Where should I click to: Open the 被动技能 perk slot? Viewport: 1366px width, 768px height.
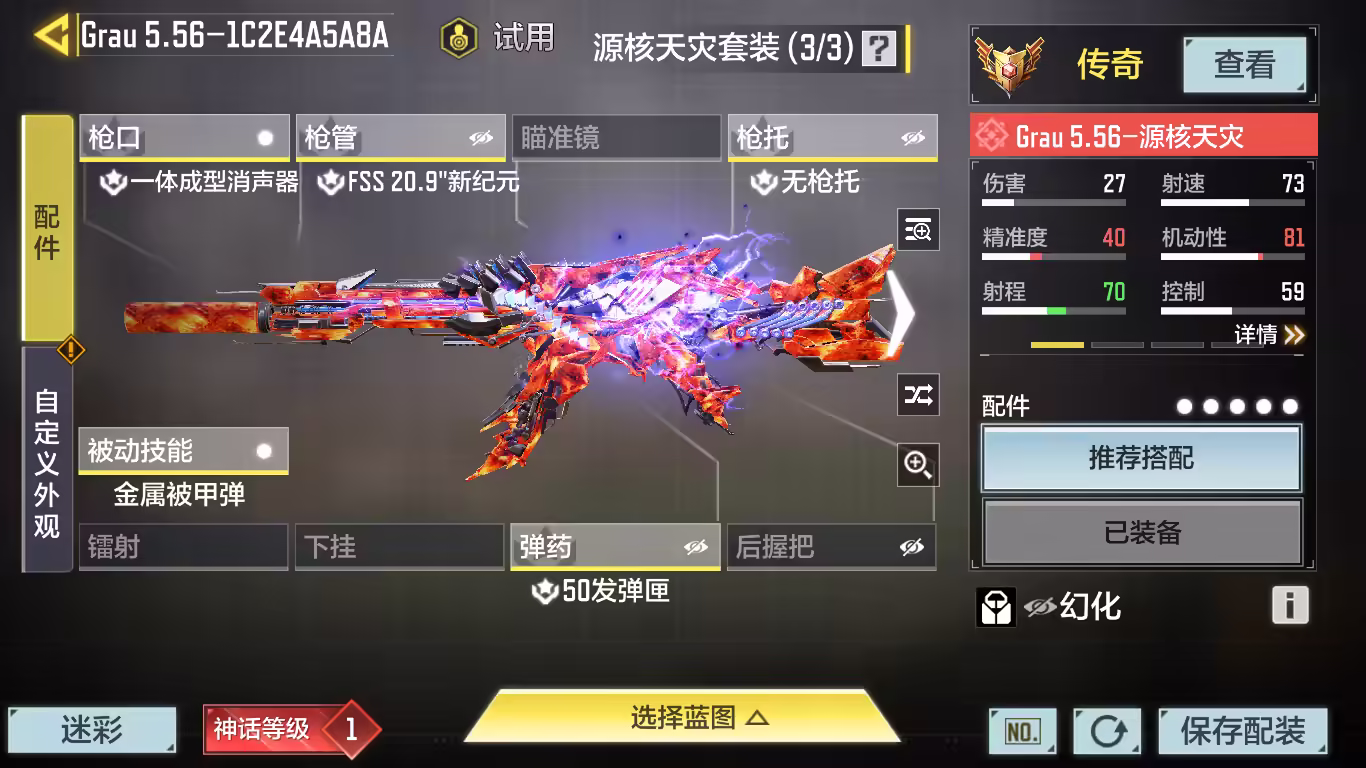pos(183,451)
